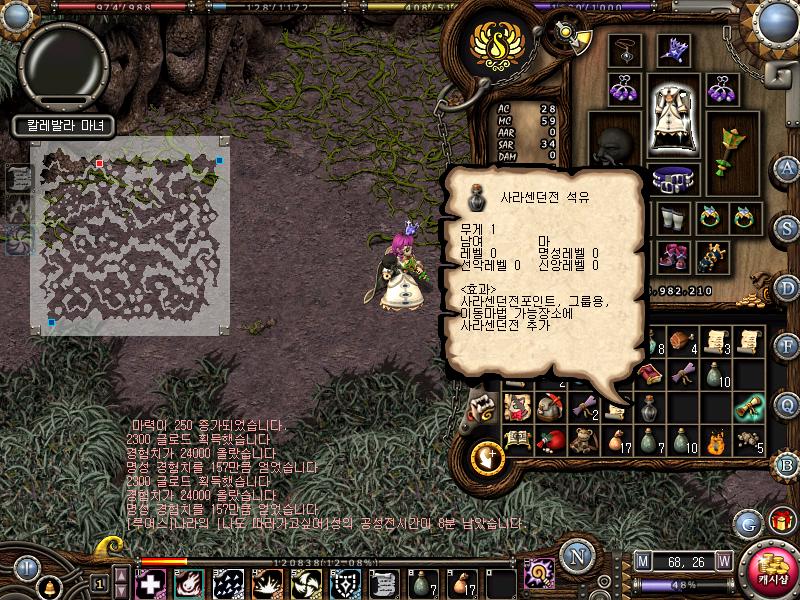Click the minimap of the cave
Viewport: 800px width, 600px height.
(130, 235)
